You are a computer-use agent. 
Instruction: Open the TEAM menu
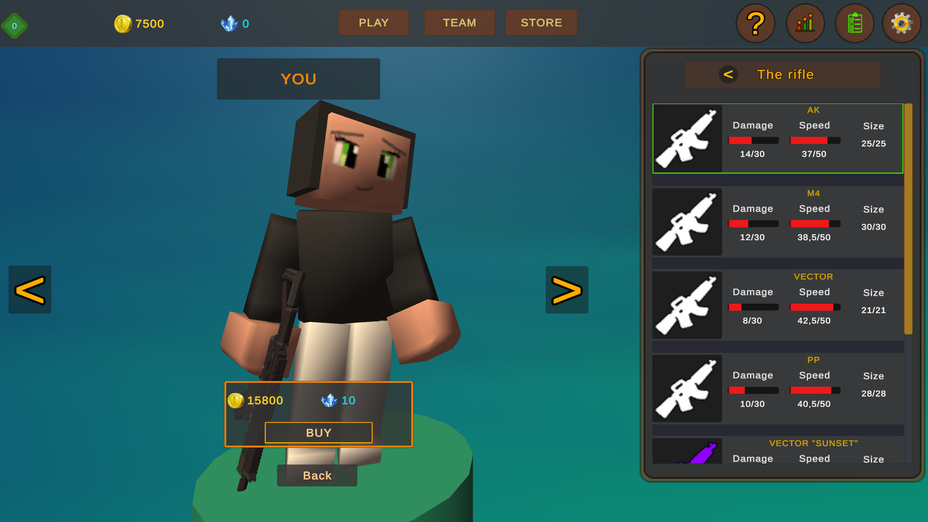tap(459, 22)
